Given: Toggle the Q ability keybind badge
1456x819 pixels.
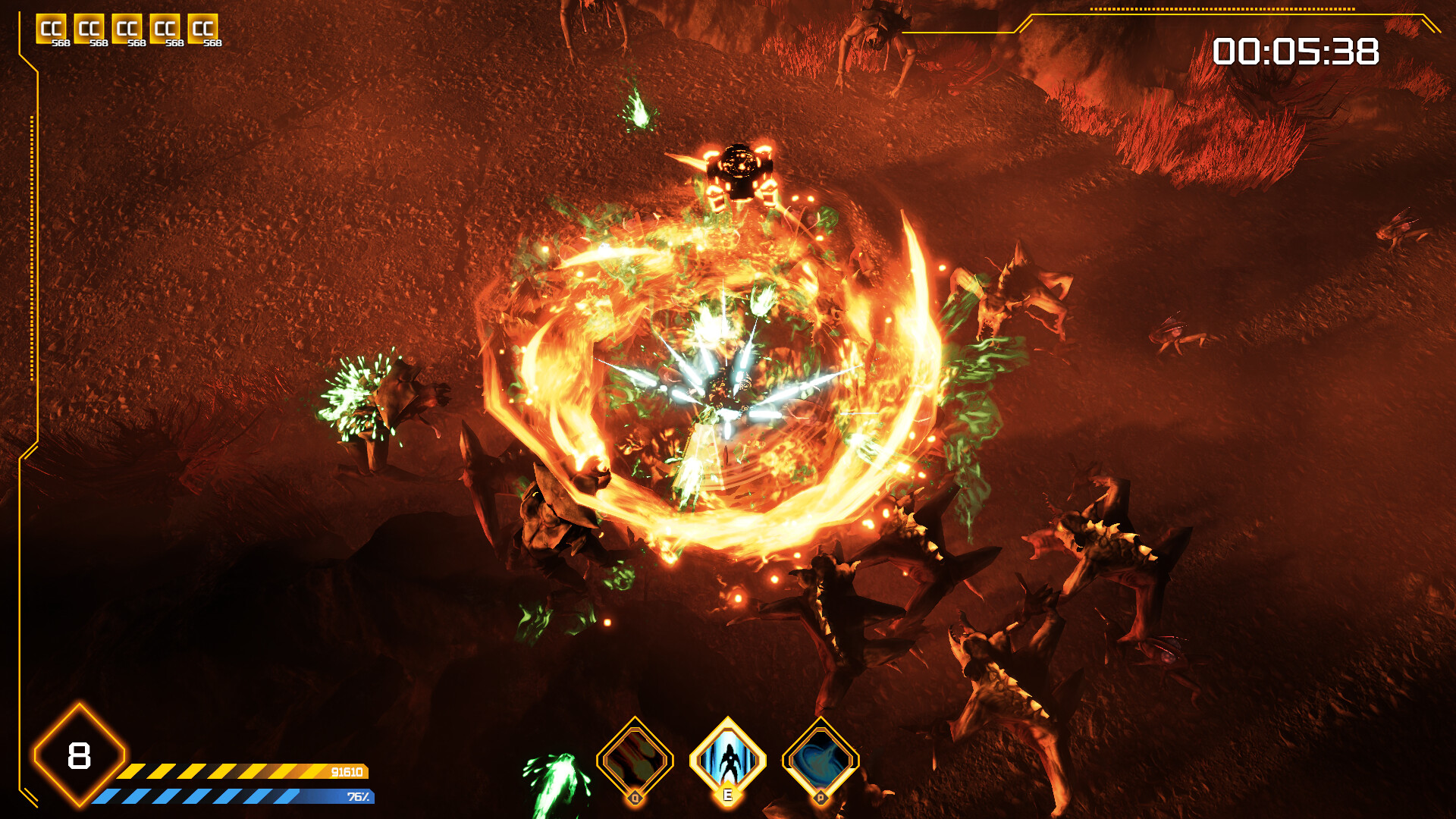Looking at the screenshot, I should coord(635,799).
